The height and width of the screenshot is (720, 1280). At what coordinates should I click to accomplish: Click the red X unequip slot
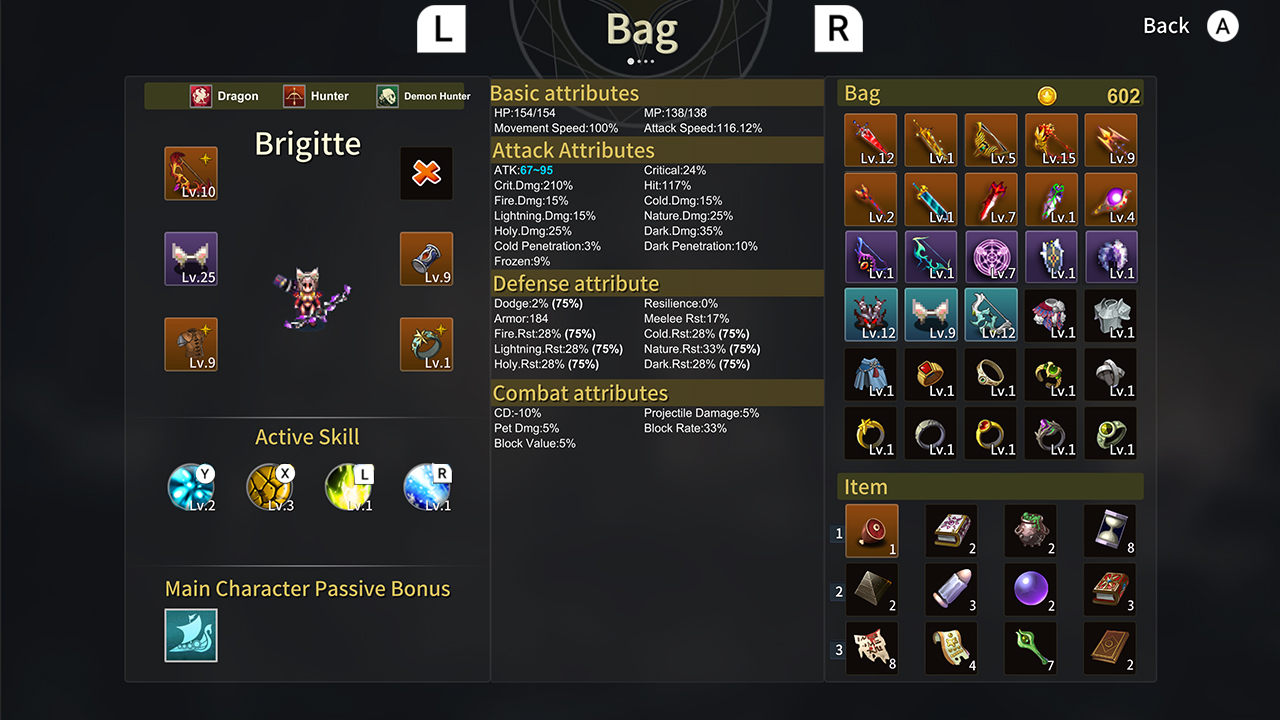(x=426, y=173)
